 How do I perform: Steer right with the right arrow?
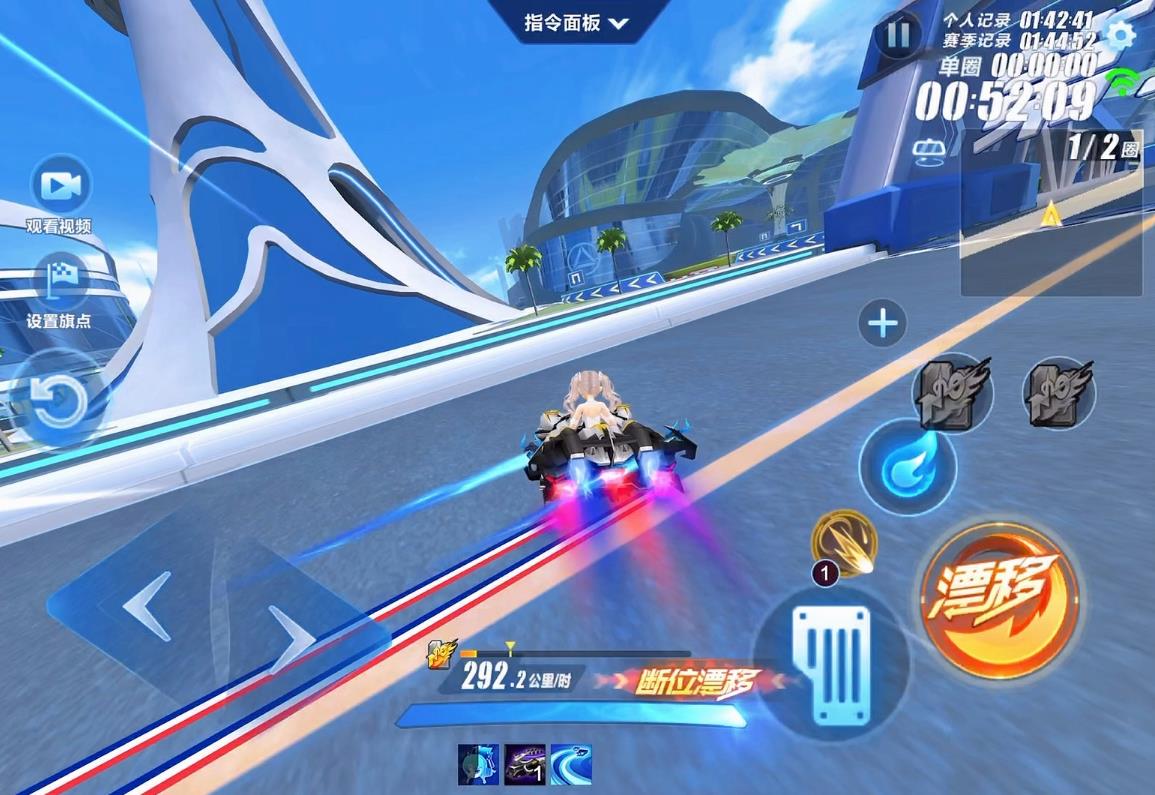pos(292,637)
